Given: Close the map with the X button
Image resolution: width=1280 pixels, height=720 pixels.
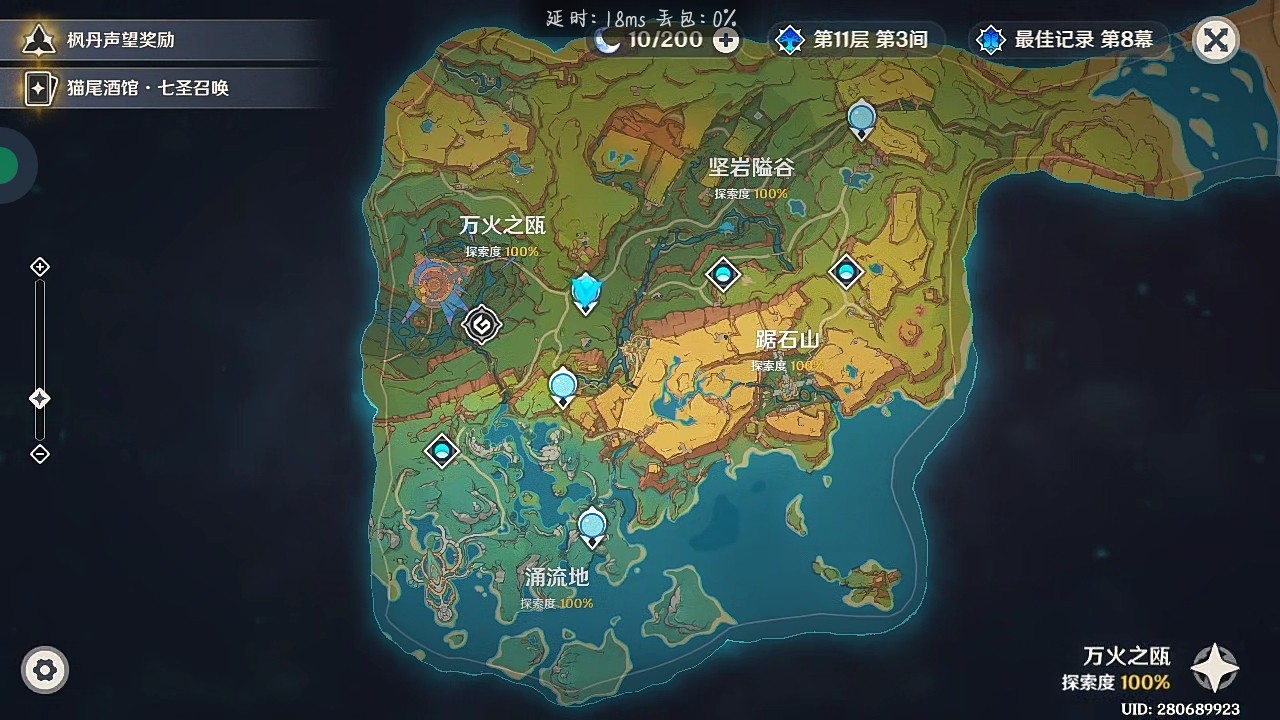Looking at the screenshot, I should (x=1215, y=41).
